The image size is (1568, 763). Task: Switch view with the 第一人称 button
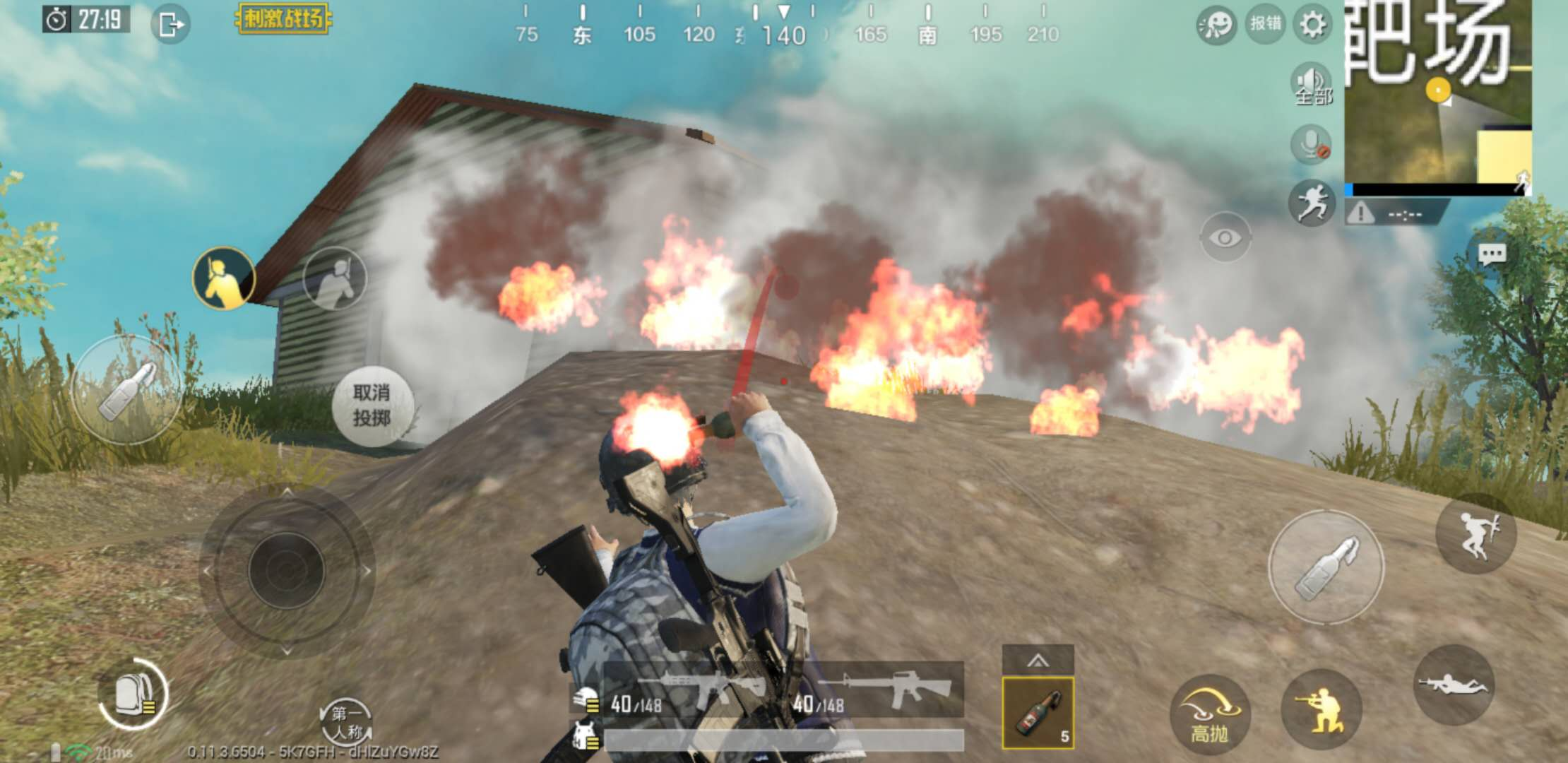point(345,722)
